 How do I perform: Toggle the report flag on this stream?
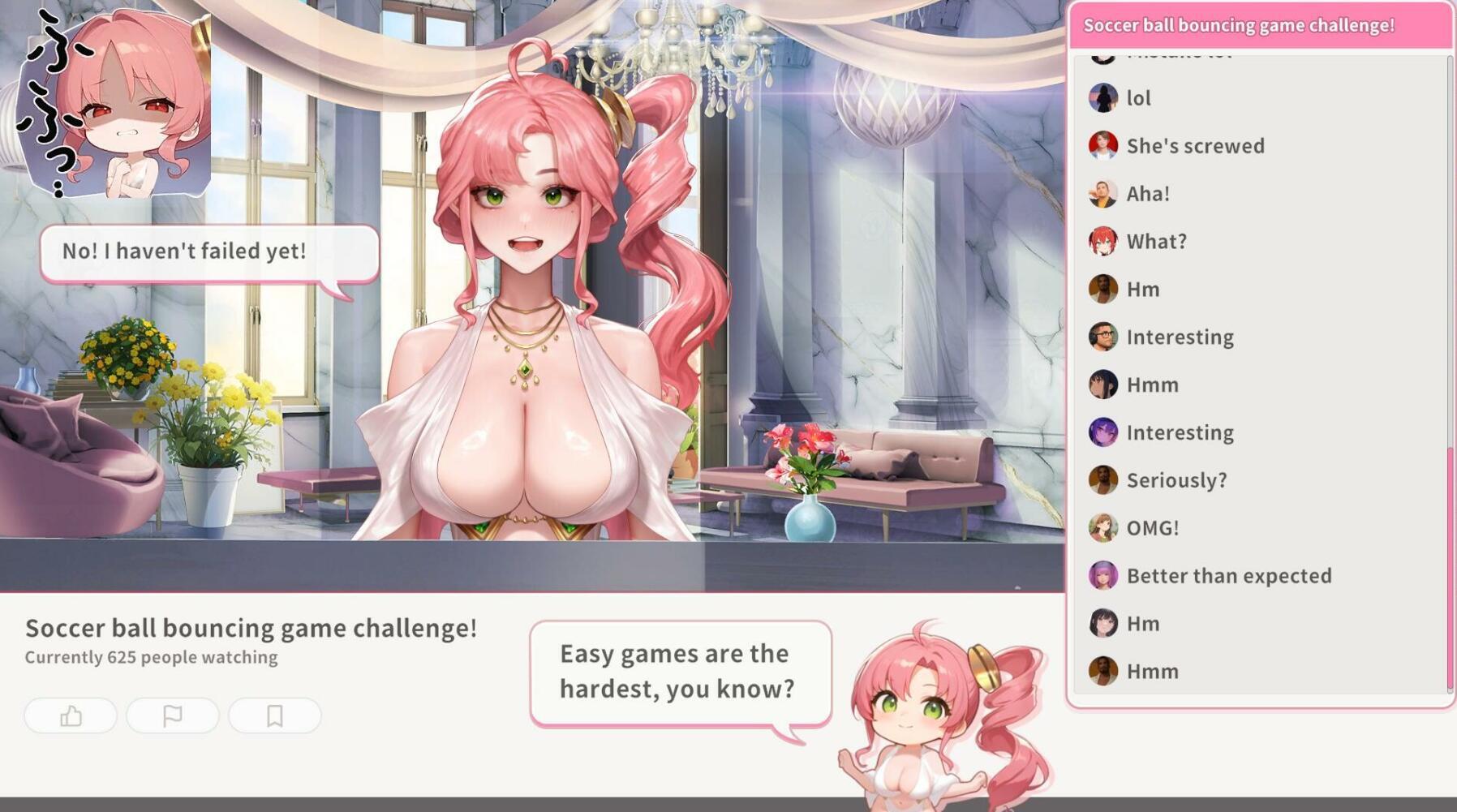174,716
